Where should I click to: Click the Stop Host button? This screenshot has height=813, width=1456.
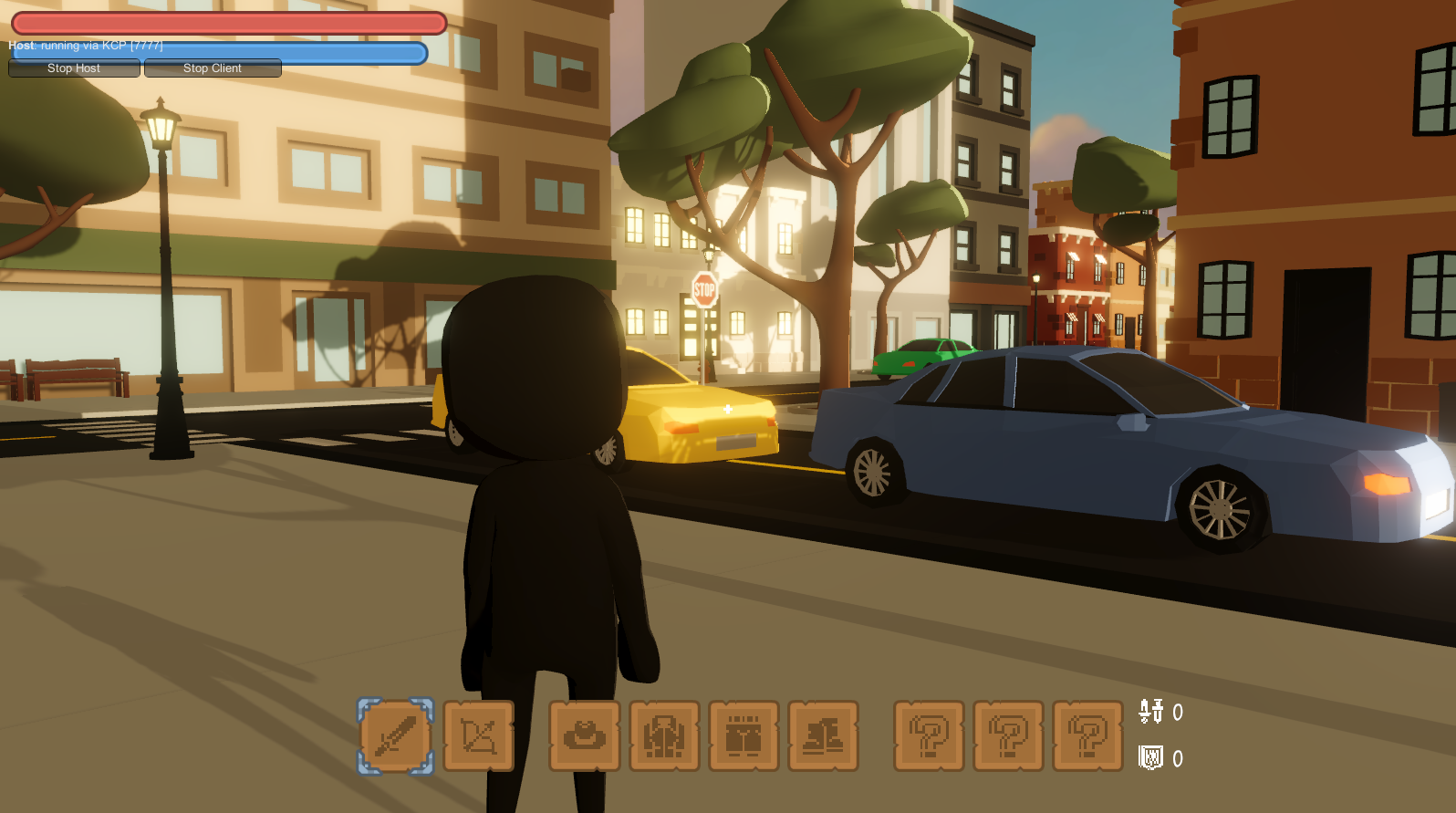click(x=74, y=68)
